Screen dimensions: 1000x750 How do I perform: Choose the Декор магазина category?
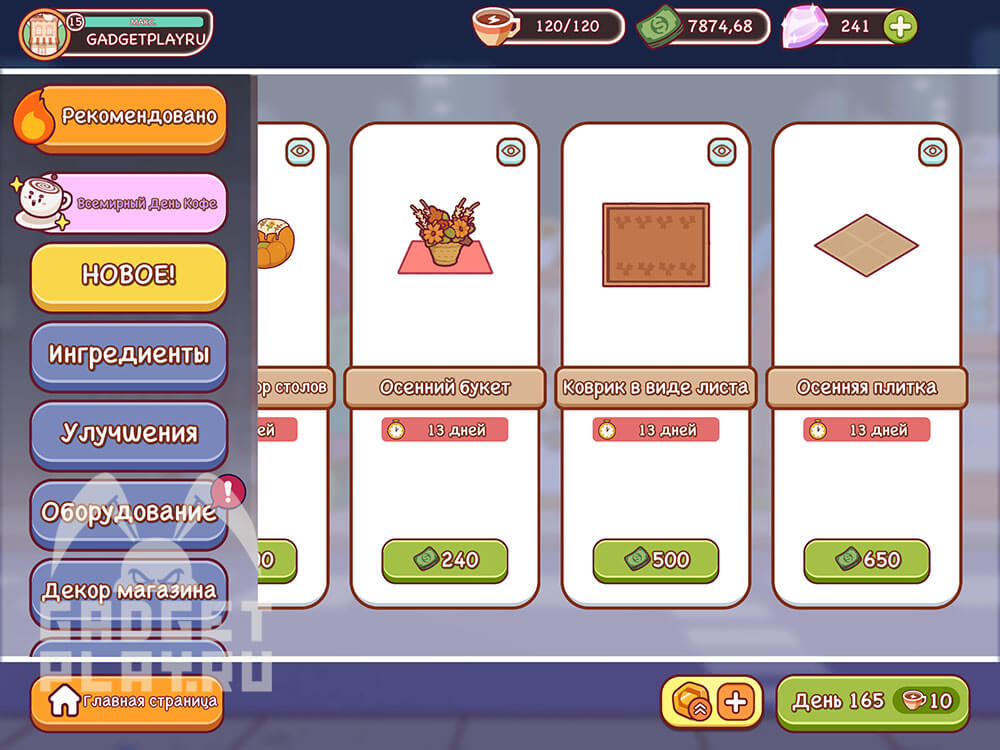128,590
